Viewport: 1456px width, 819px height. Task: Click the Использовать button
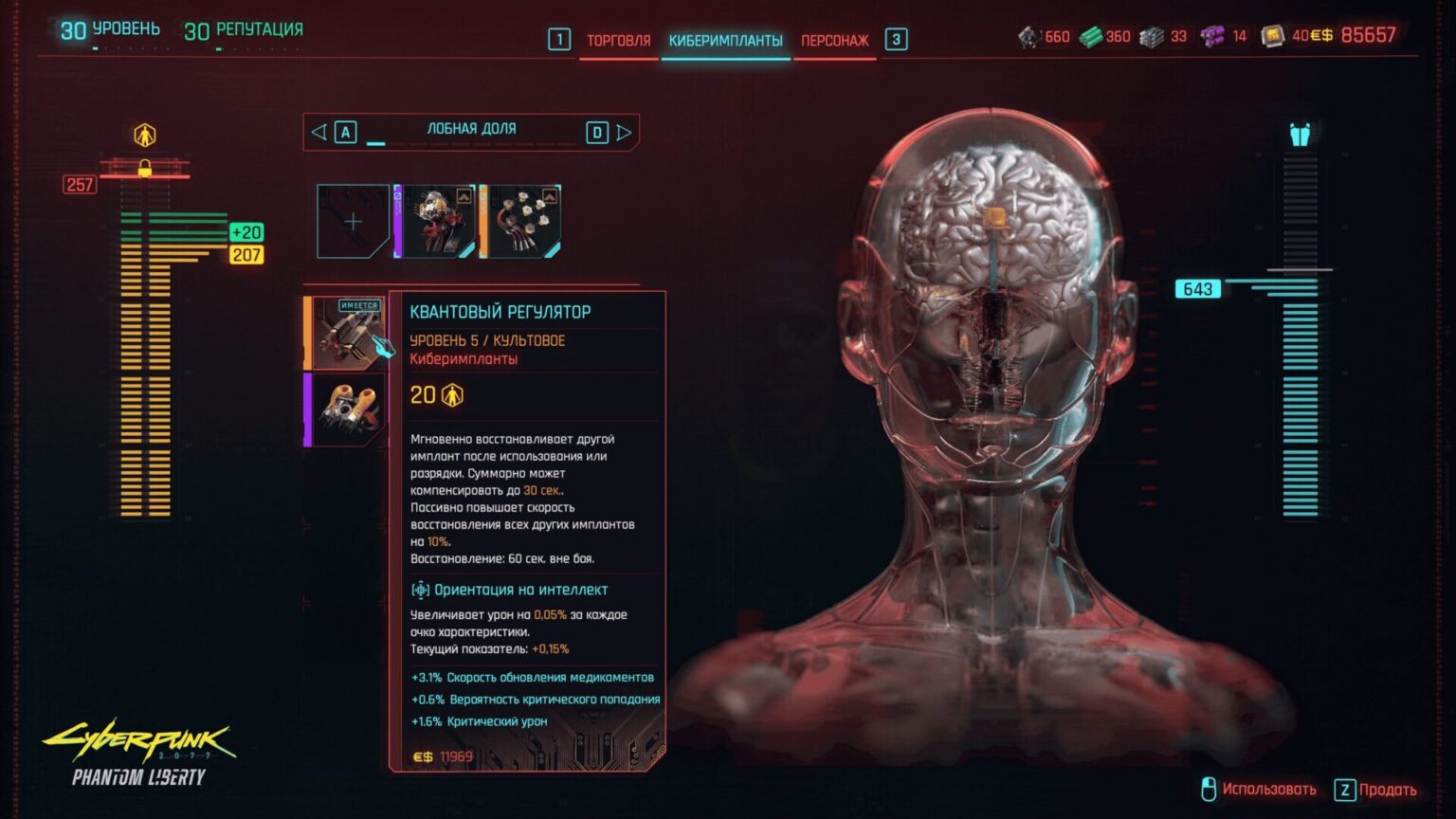coord(1268,788)
